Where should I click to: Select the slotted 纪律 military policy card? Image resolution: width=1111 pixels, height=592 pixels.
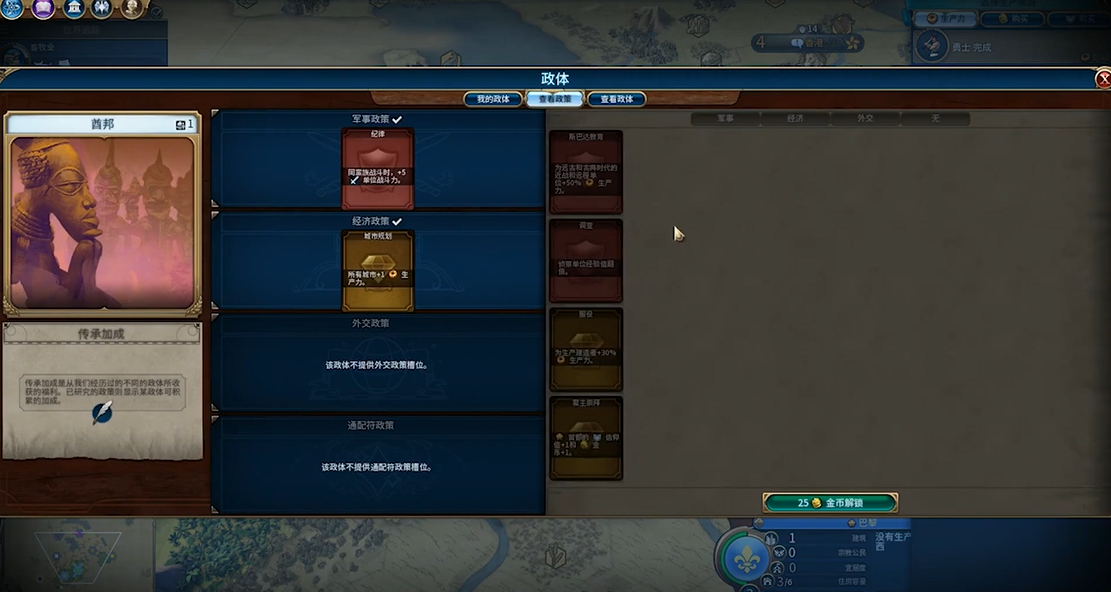(x=377, y=168)
